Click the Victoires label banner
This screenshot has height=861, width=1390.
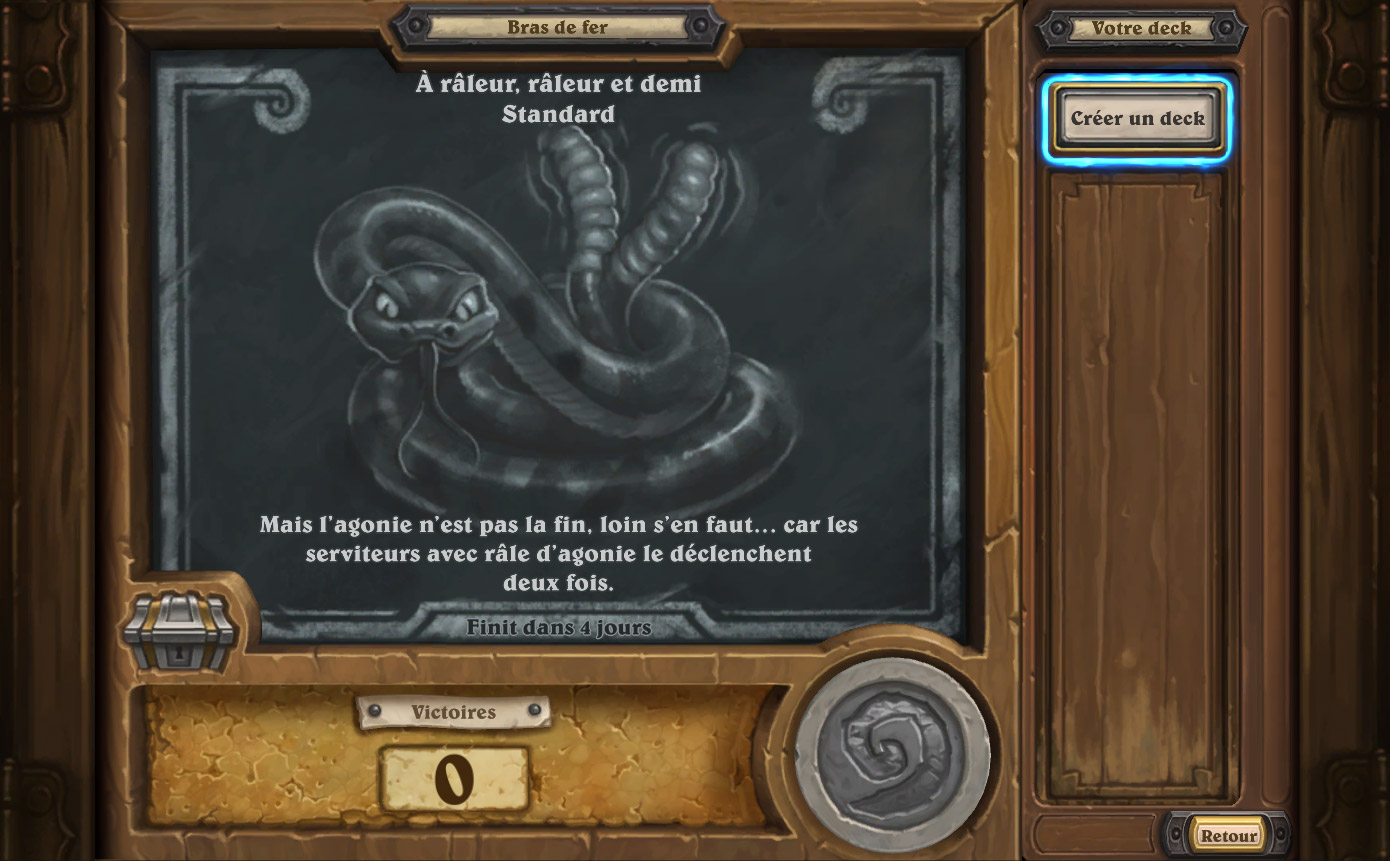click(x=453, y=713)
